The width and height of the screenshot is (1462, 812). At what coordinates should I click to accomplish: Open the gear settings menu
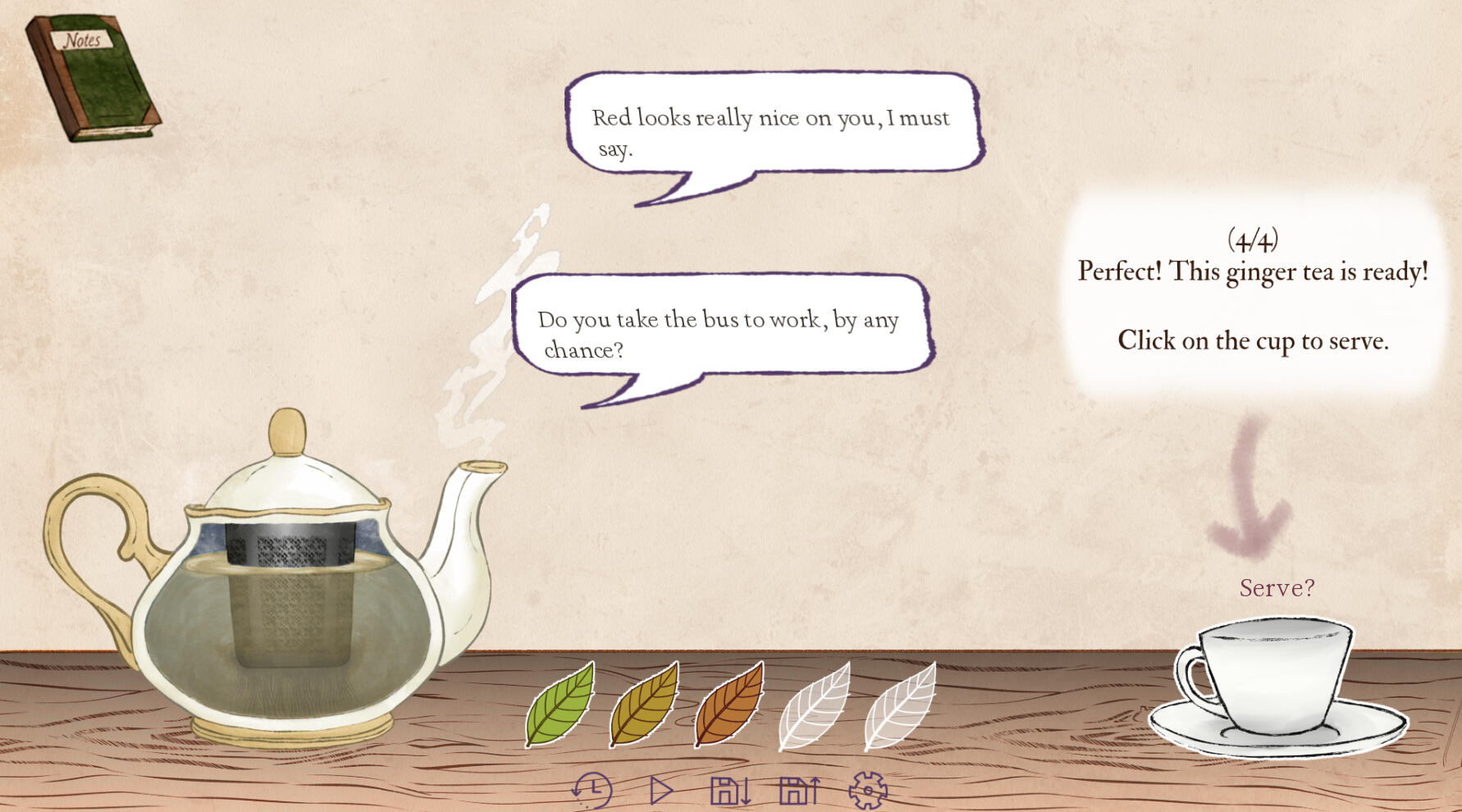[x=868, y=791]
